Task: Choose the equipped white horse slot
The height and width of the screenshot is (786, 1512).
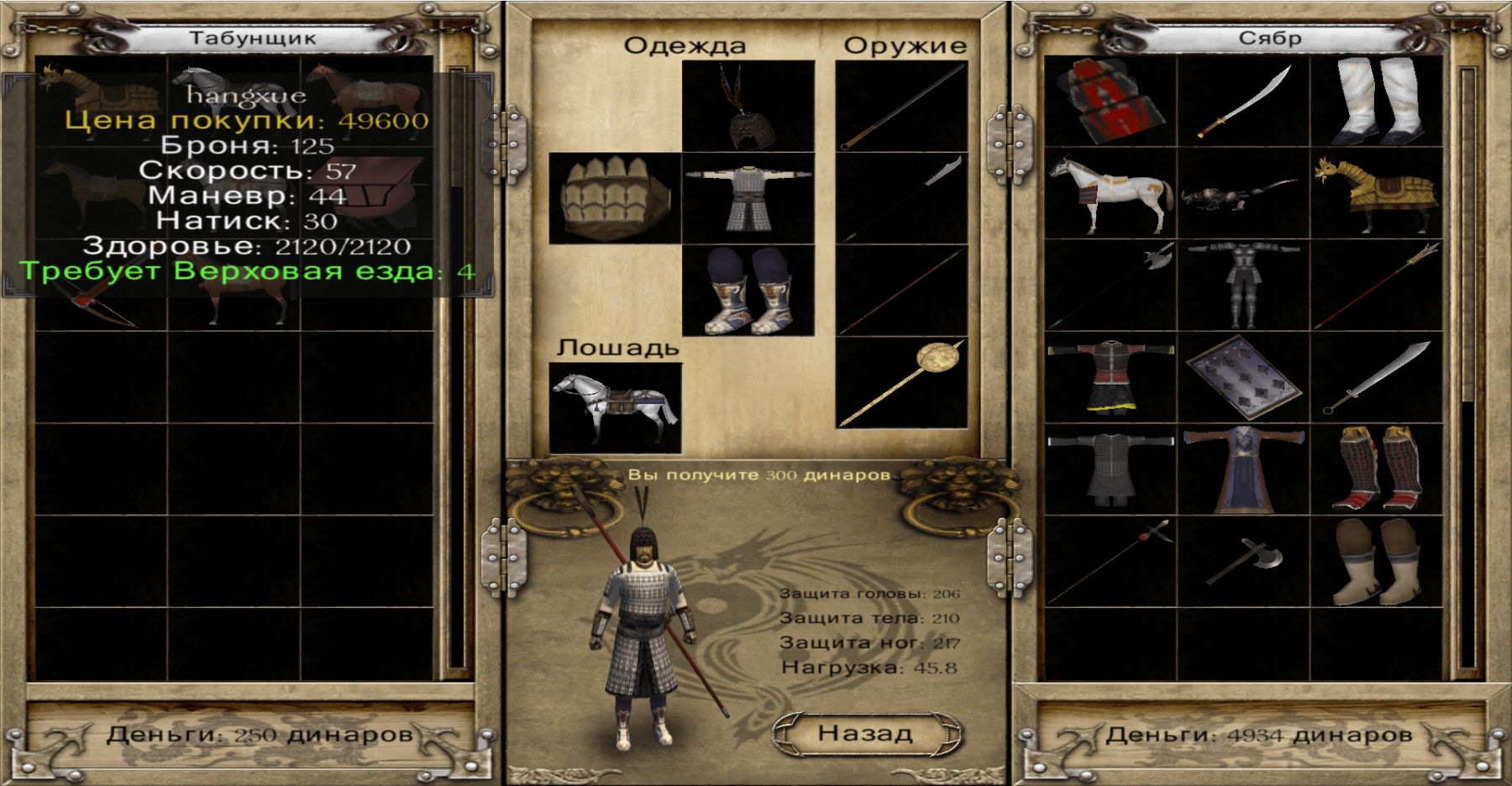Action: 615,408
